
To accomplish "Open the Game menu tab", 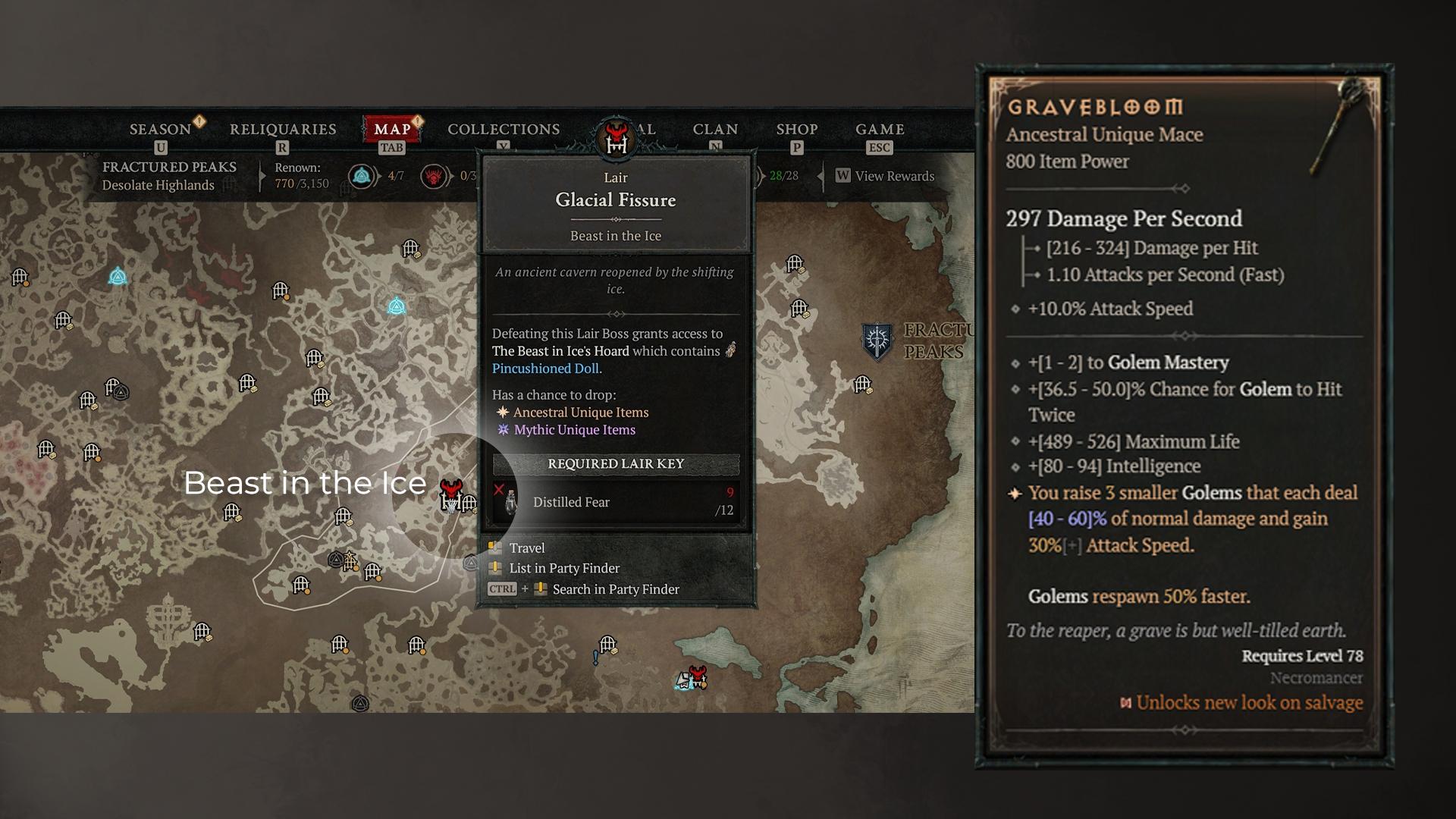I will pos(880,130).
